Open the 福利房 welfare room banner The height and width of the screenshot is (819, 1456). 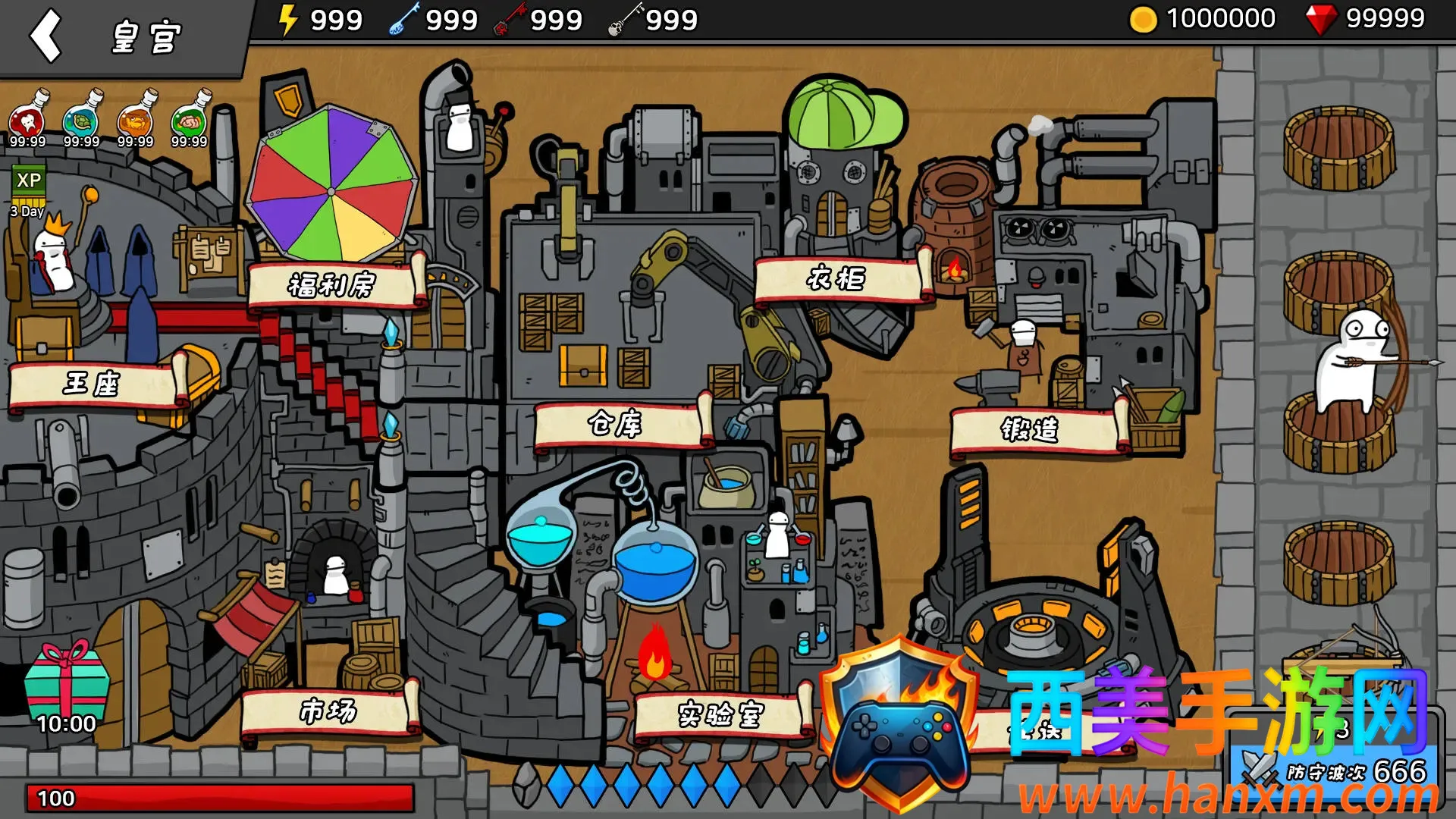tap(332, 285)
